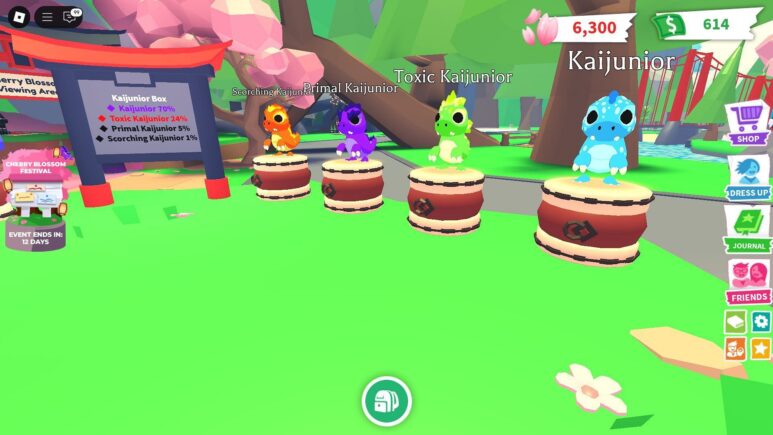773x435 pixels.
Task: Click the orange star icon
Action: (761, 348)
